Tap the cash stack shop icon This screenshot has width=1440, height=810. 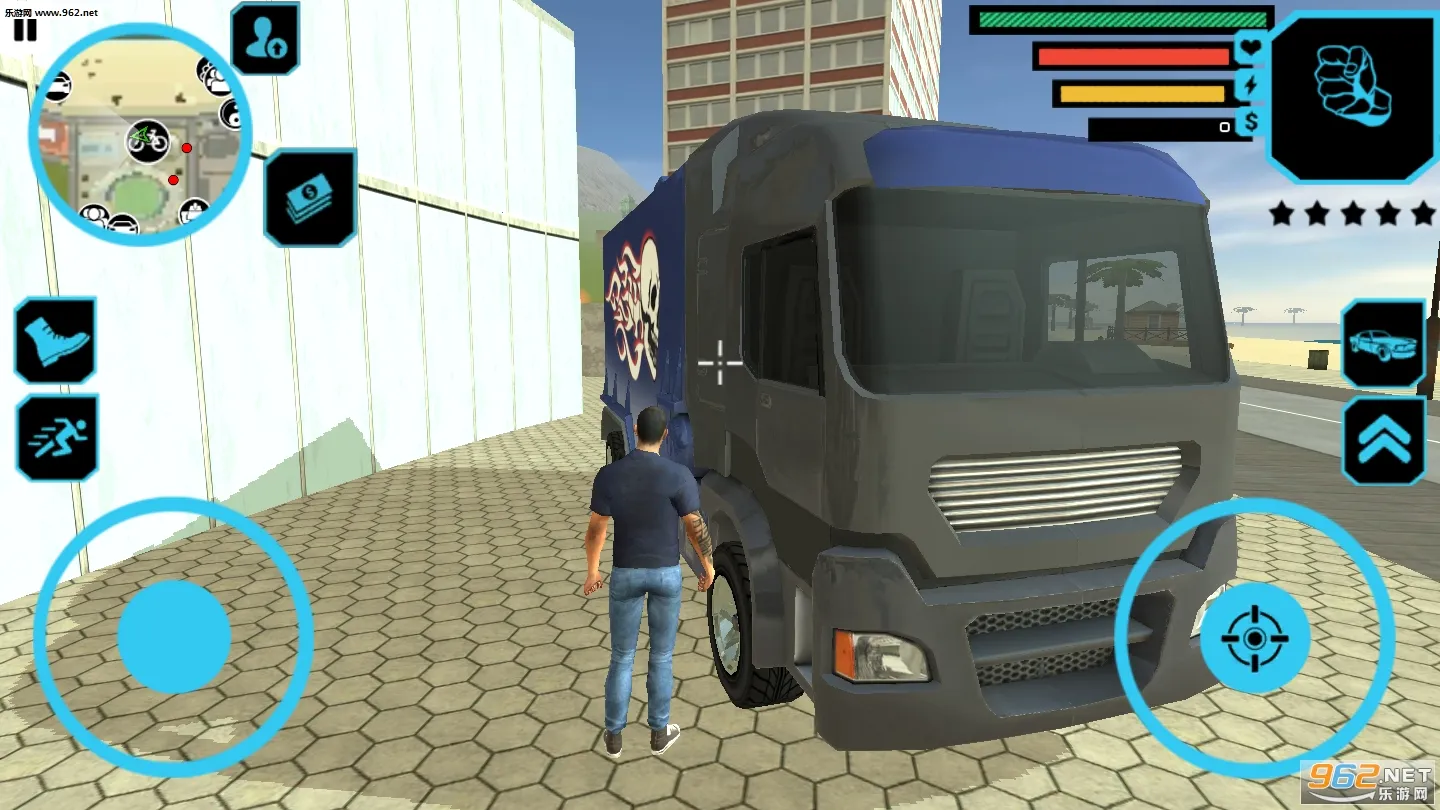point(310,198)
